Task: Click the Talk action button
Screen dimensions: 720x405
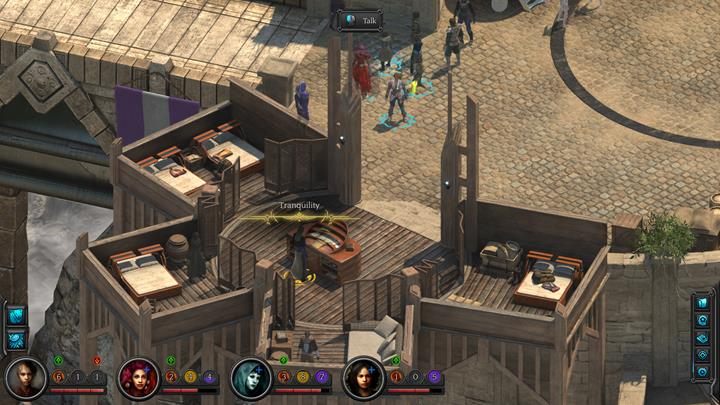Action: (x=361, y=20)
